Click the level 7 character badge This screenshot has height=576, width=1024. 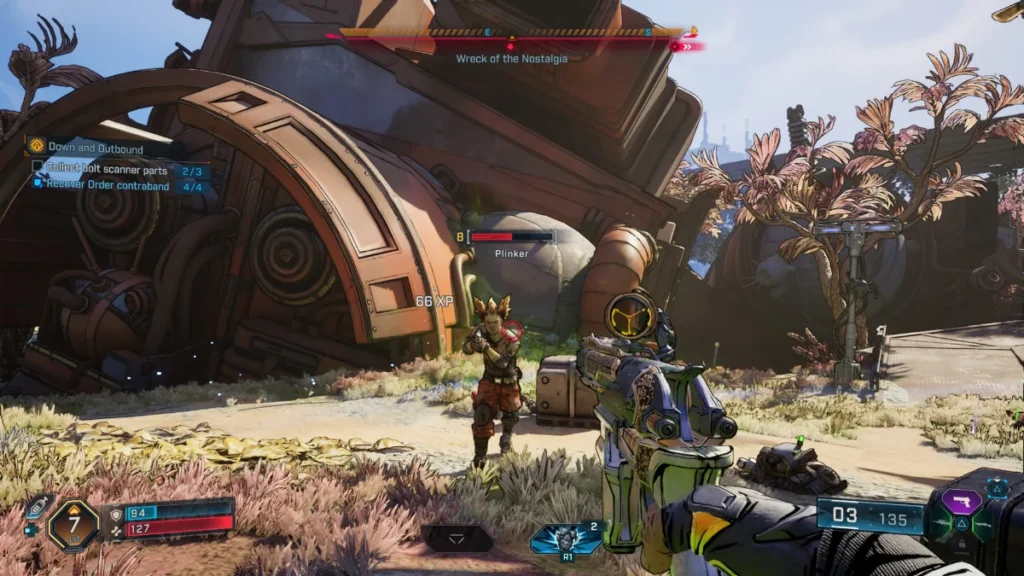pos(73,523)
